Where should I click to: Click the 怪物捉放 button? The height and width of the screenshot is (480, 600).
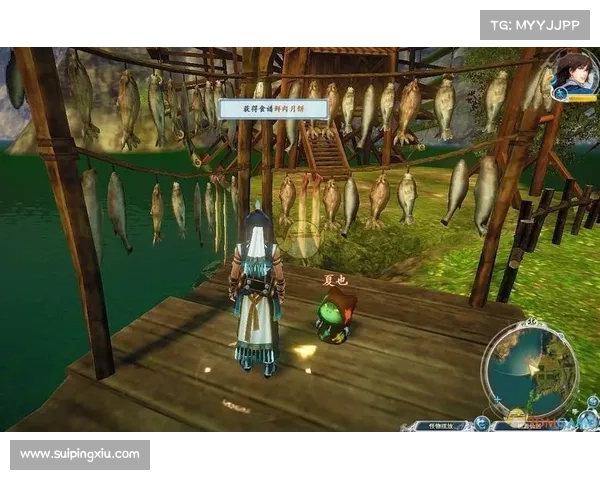pyautogui.click(x=438, y=425)
